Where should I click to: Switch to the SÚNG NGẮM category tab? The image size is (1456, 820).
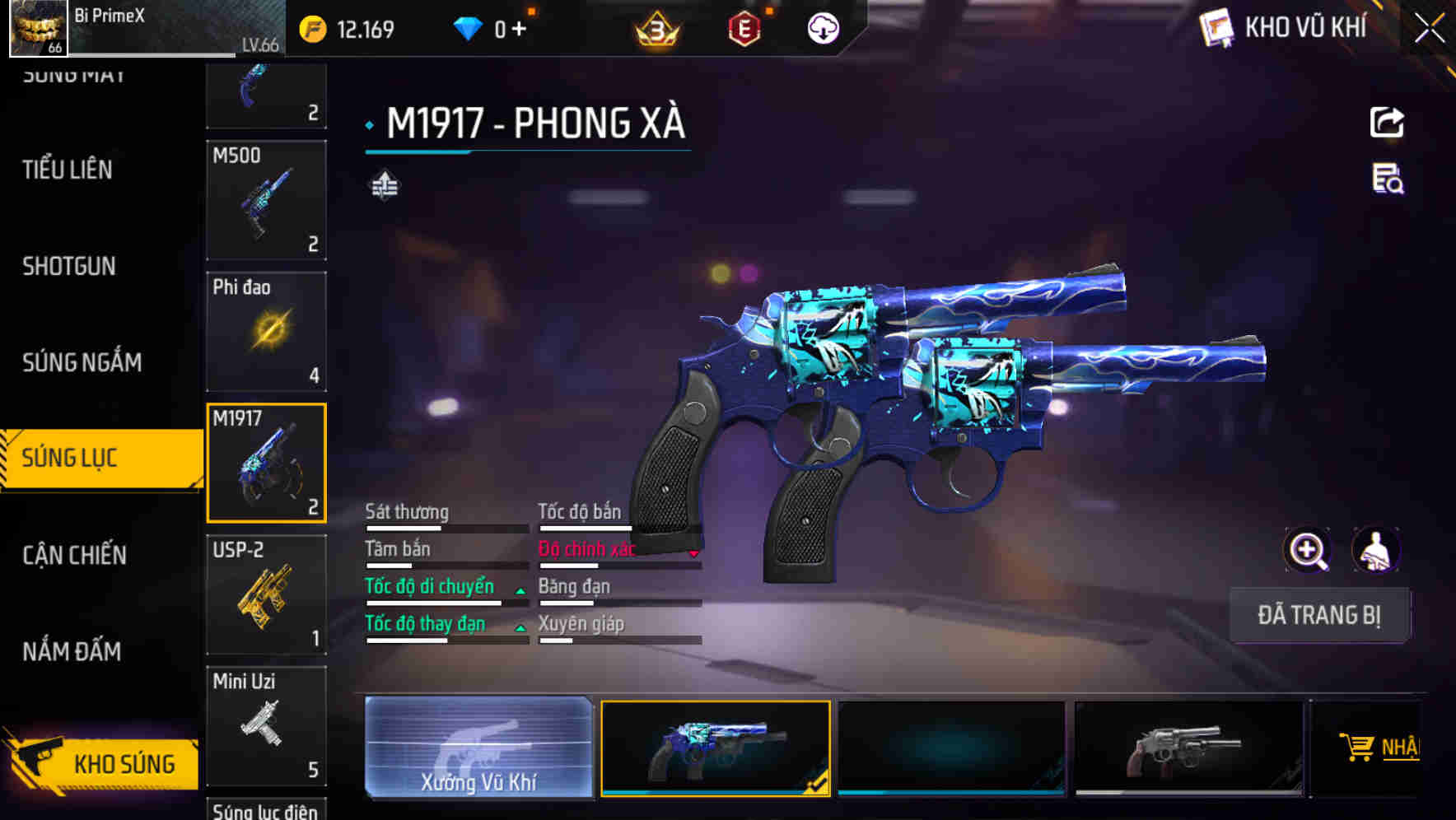(81, 362)
